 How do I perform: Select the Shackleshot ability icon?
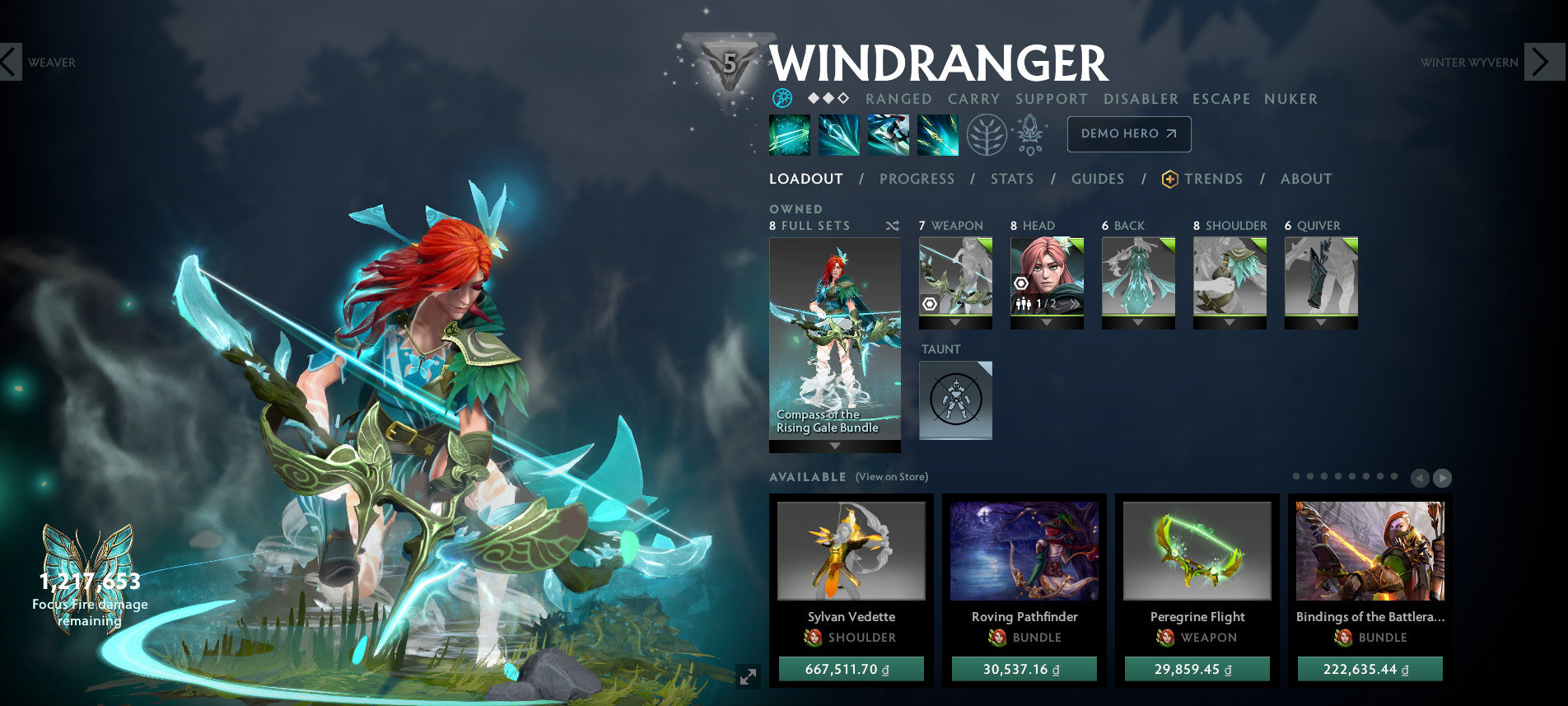point(789,136)
